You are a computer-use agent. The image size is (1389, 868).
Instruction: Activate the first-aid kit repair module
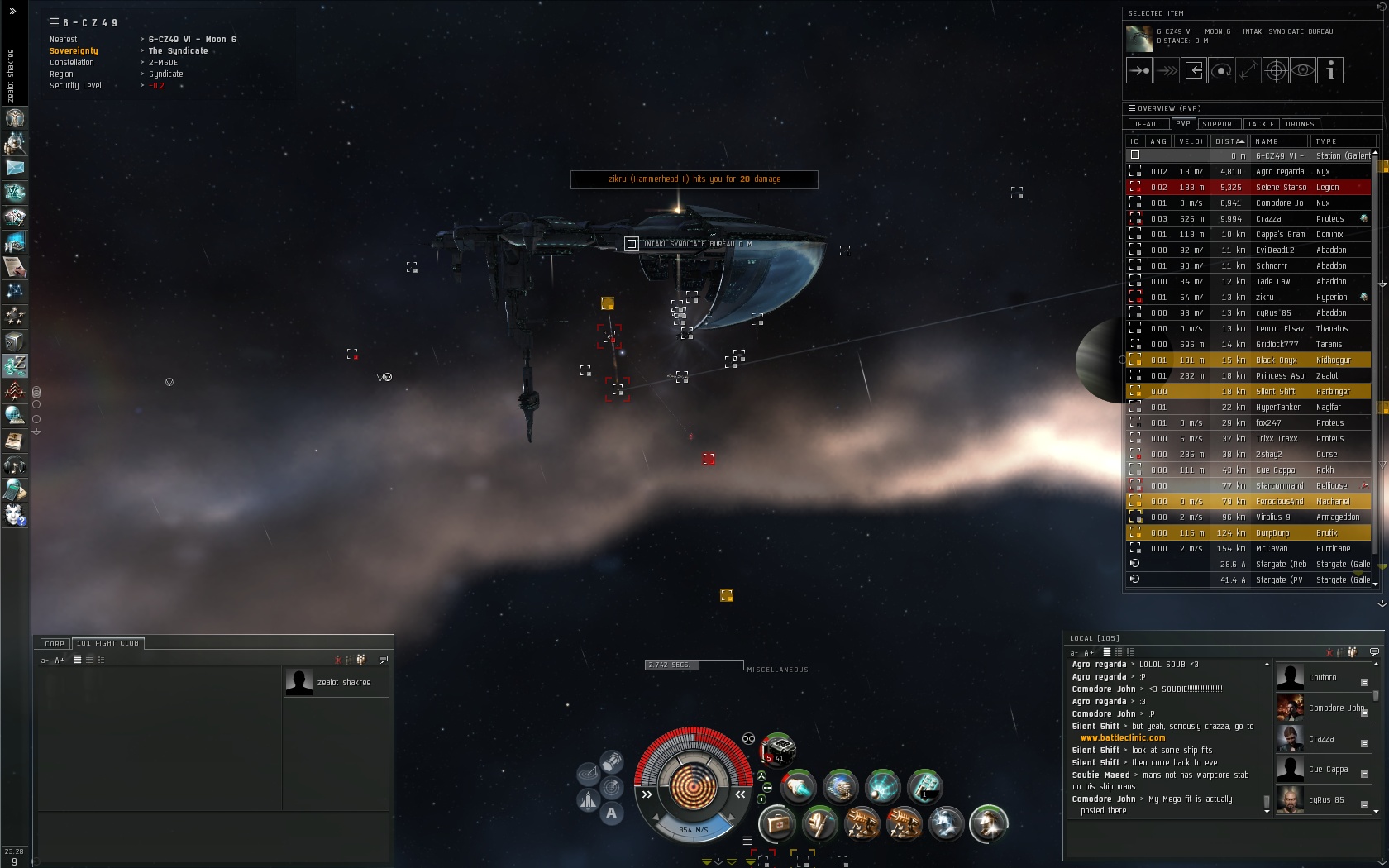[x=776, y=823]
